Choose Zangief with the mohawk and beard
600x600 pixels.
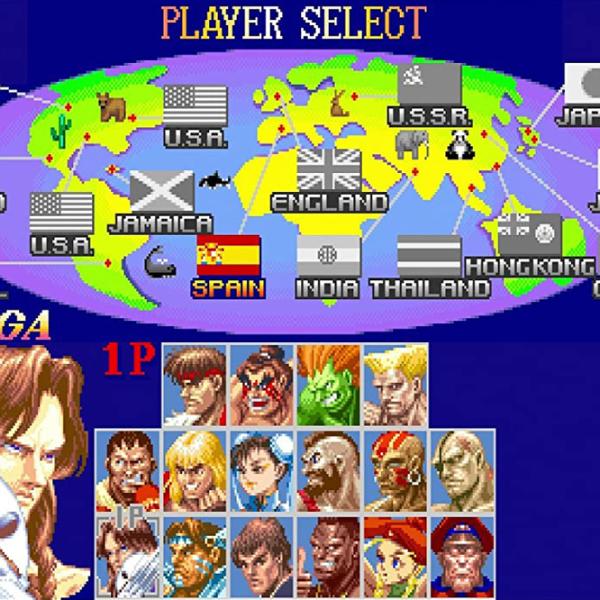[x=330, y=472]
